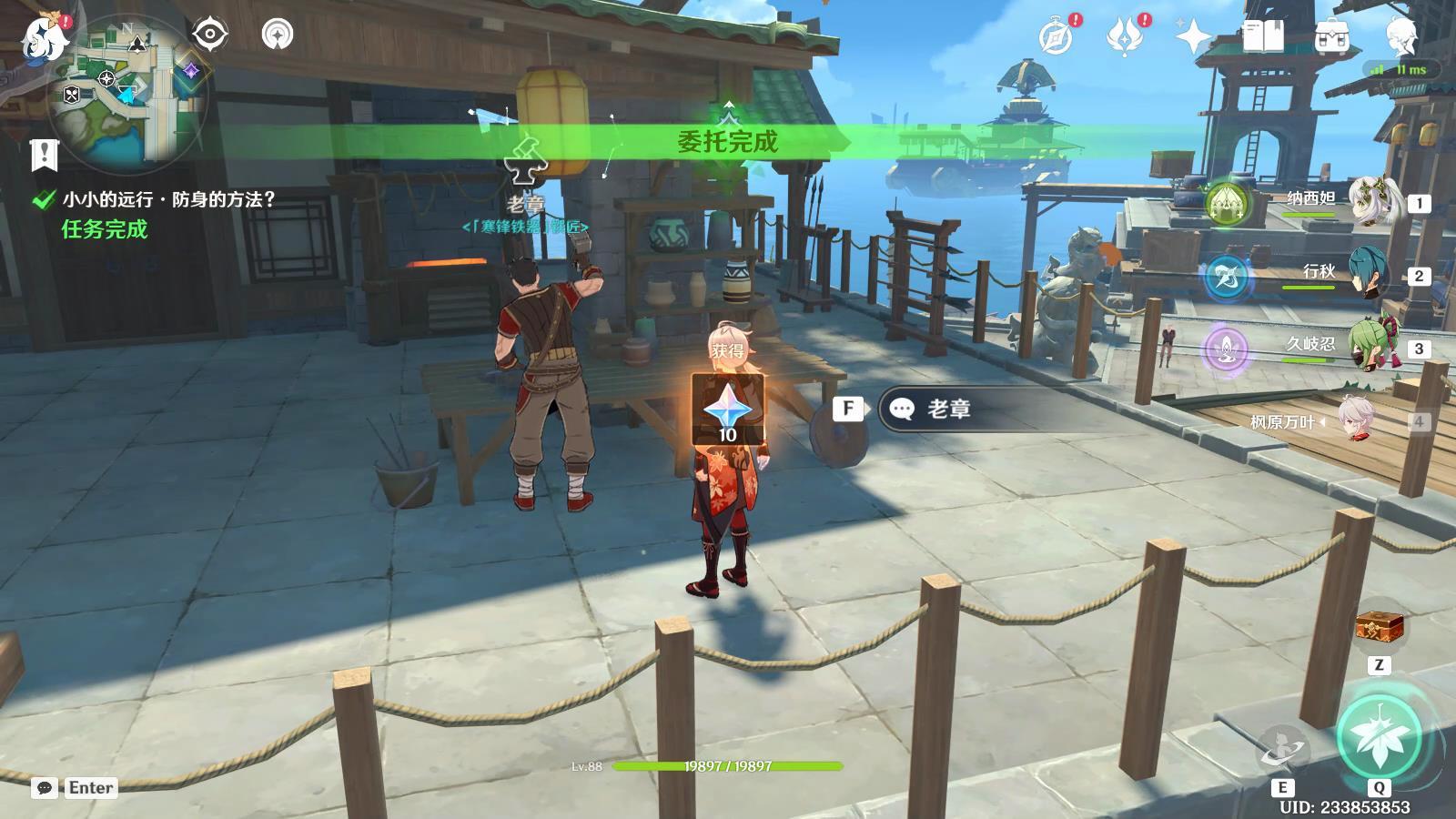Open the inventory backpack
1456x819 pixels.
point(1331,38)
